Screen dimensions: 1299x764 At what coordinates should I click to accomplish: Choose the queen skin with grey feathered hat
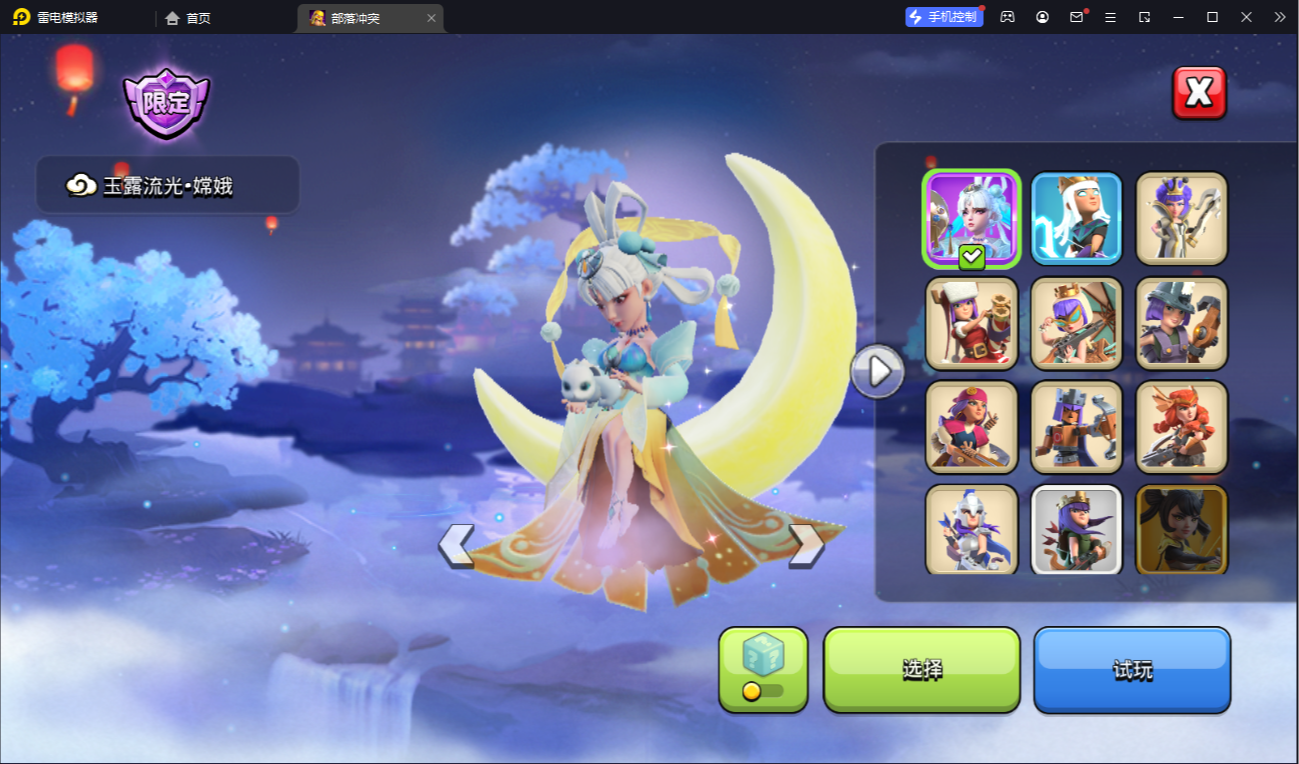point(1181,323)
